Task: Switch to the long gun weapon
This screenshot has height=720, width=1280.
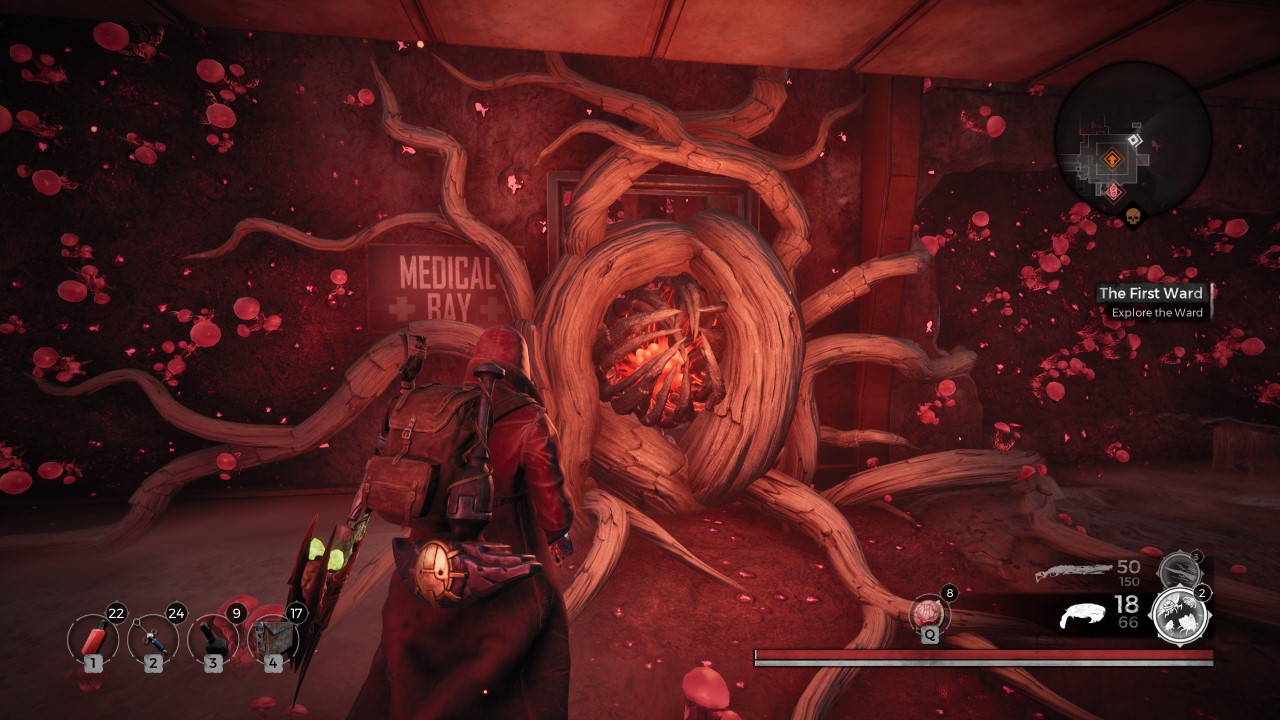Action: point(1075,573)
